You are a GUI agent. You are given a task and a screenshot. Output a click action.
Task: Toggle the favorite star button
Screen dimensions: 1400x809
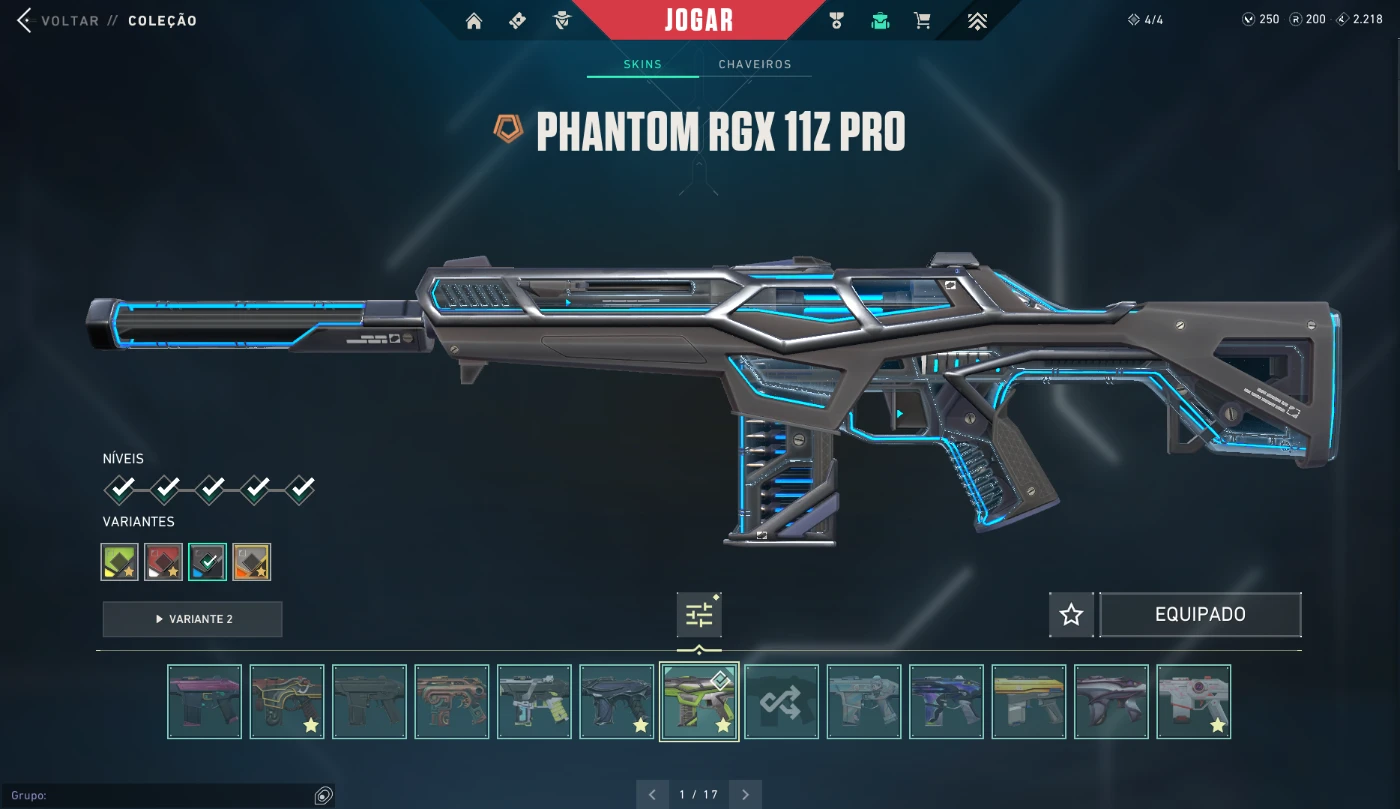point(1071,615)
